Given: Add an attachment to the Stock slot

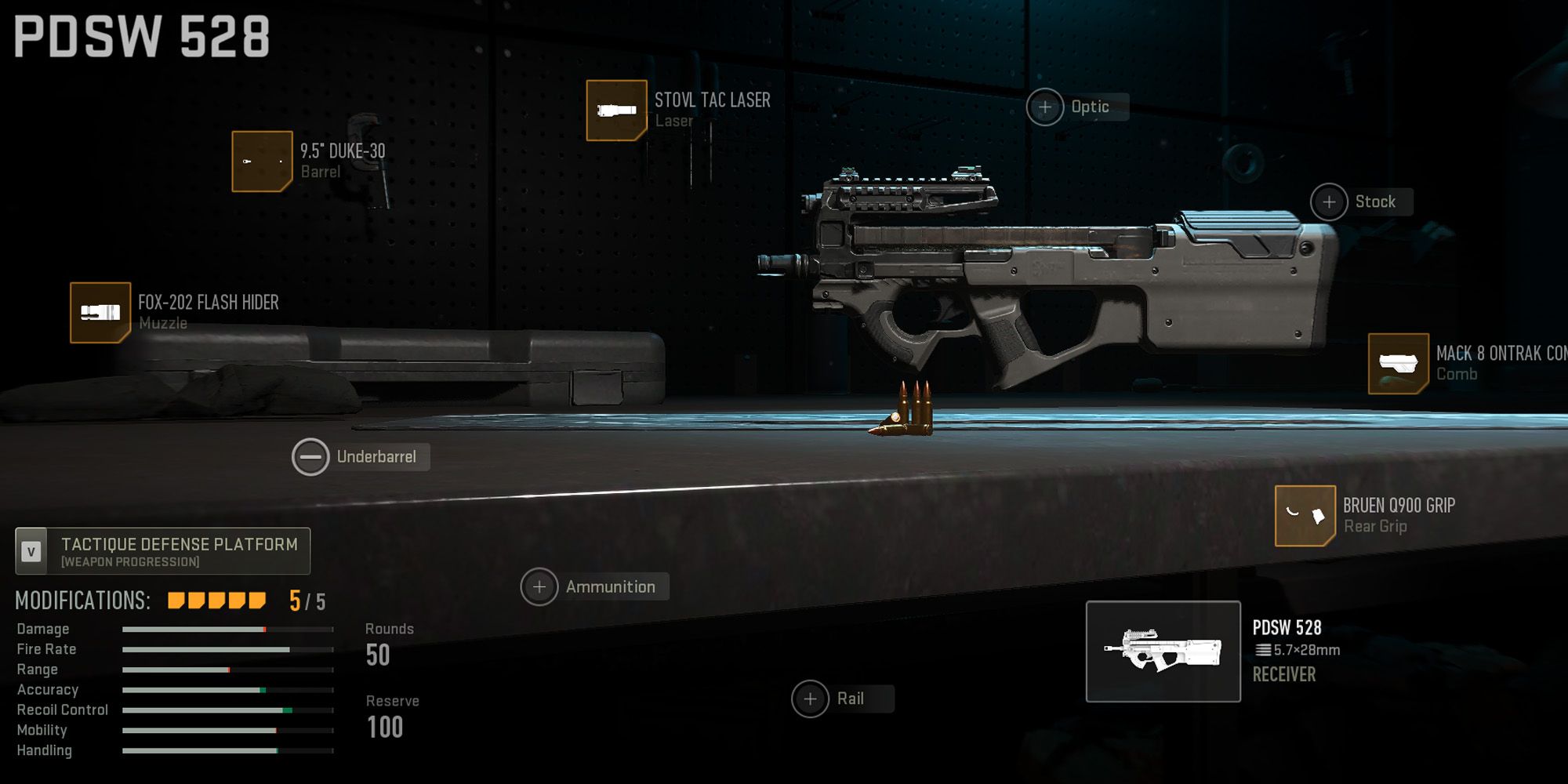Looking at the screenshot, I should click(x=1329, y=201).
